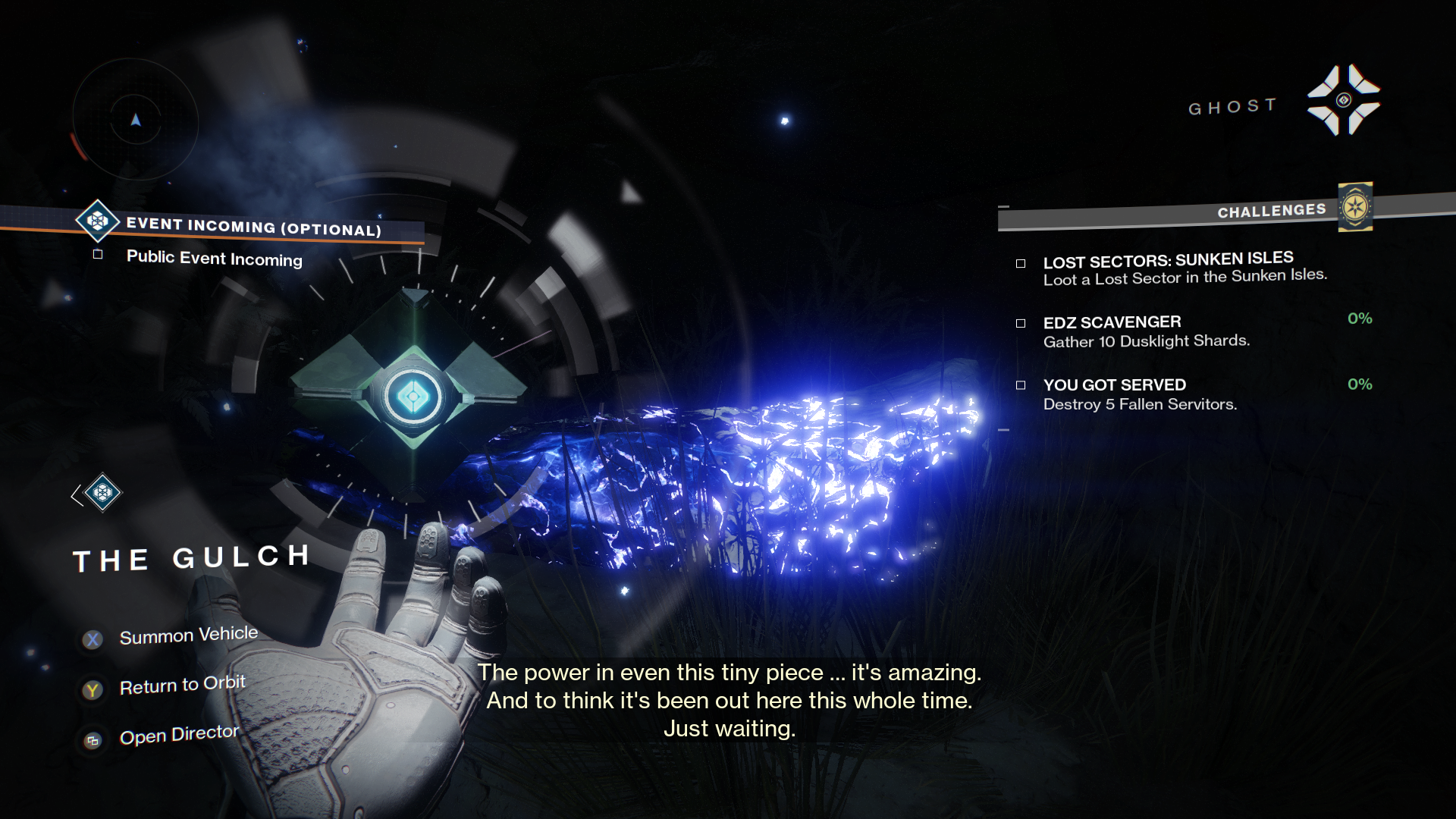Image resolution: width=1456 pixels, height=819 pixels.
Task: Select the Event Incoming objective tracker
Action: point(253,227)
